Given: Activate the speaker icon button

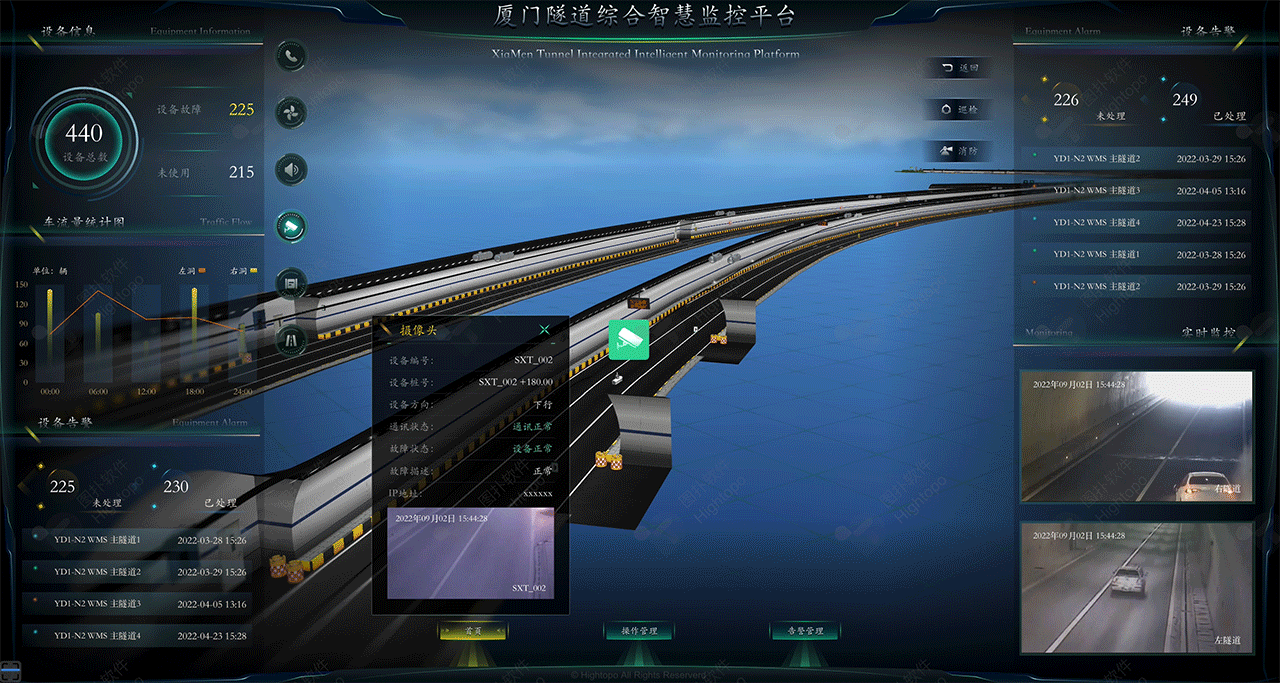Looking at the screenshot, I should pyautogui.click(x=291, y=169).
